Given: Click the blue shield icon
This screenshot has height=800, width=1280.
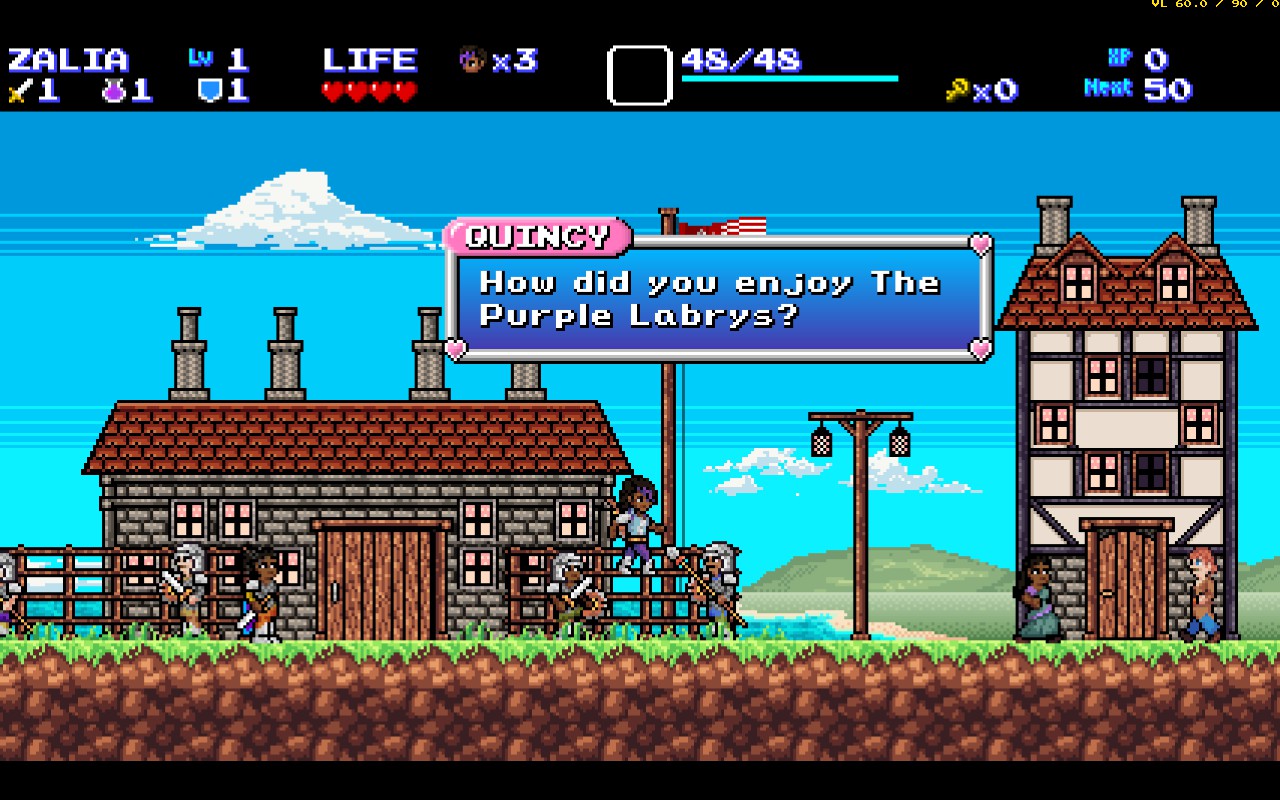Looking at the screenshot, I should click(209, 91).
